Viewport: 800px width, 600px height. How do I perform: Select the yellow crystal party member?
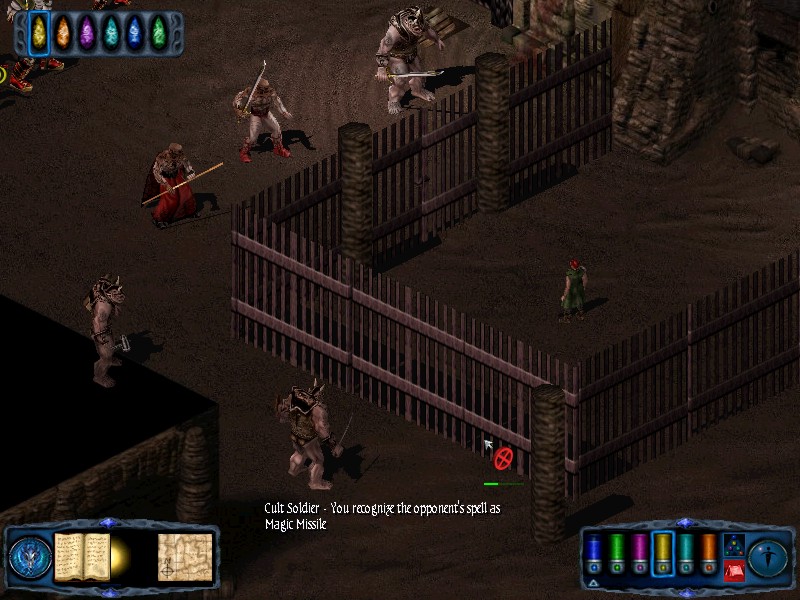[x=39, y=33]
